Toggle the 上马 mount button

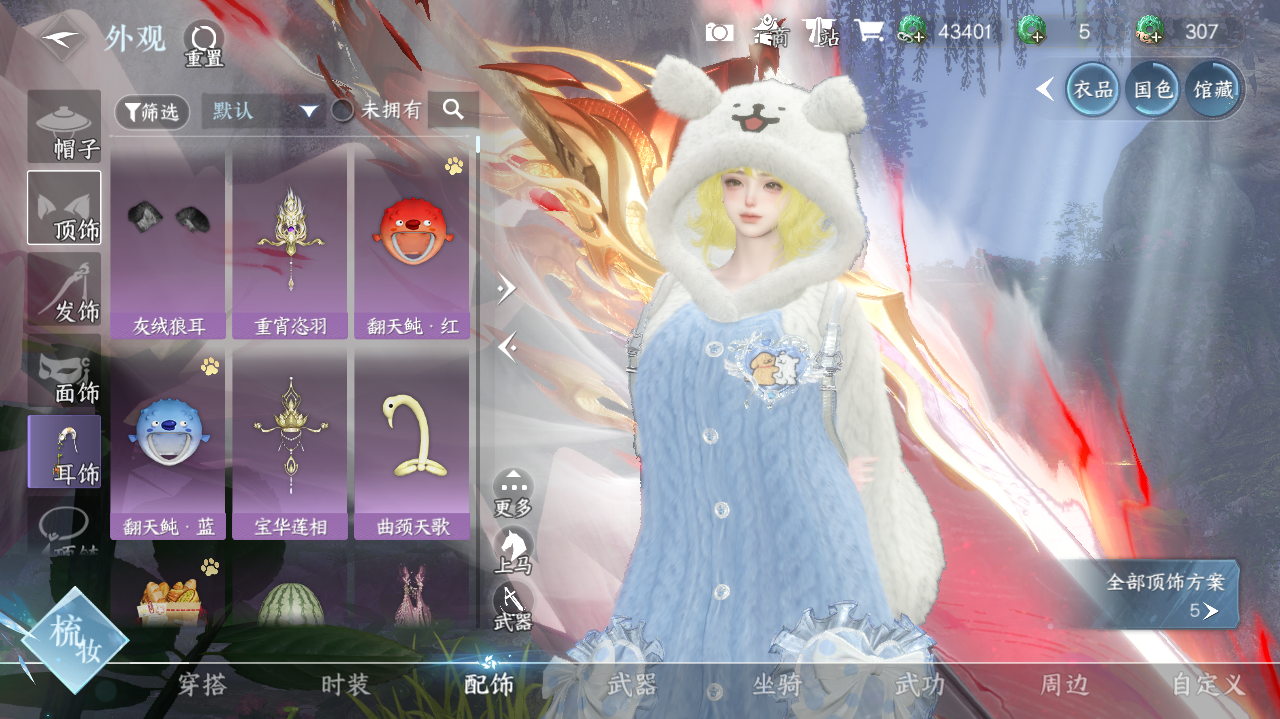pyautogui.click(x=513, y=550)
